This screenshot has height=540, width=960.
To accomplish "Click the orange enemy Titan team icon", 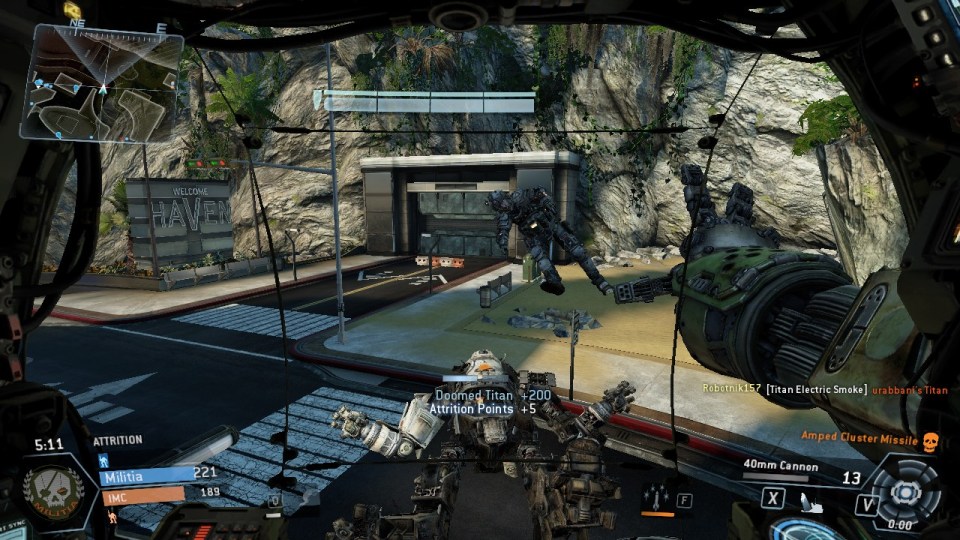I will click(x=111, y=517).
